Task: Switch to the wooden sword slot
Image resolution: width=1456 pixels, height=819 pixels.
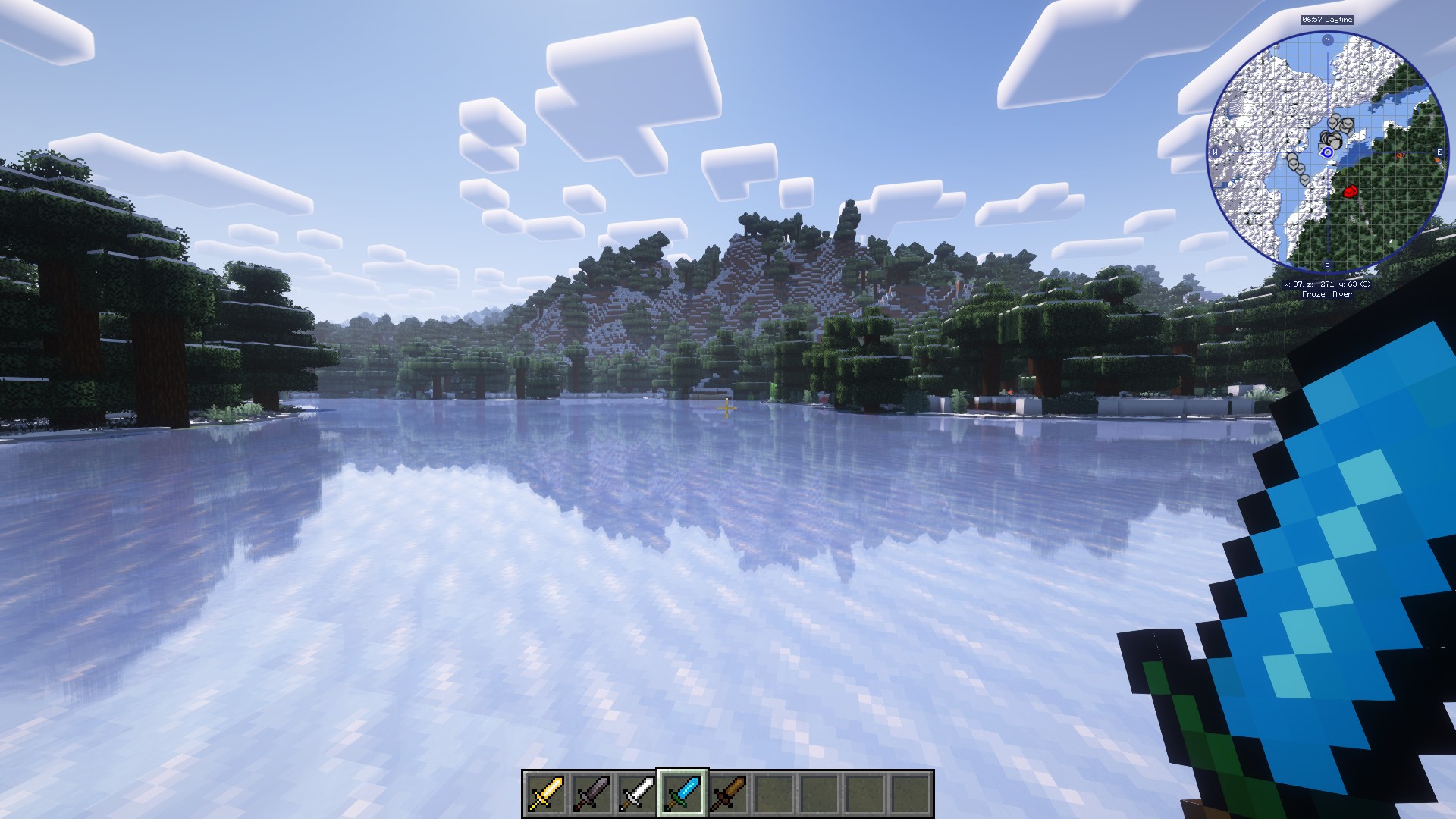Action: tap(728, 793)
